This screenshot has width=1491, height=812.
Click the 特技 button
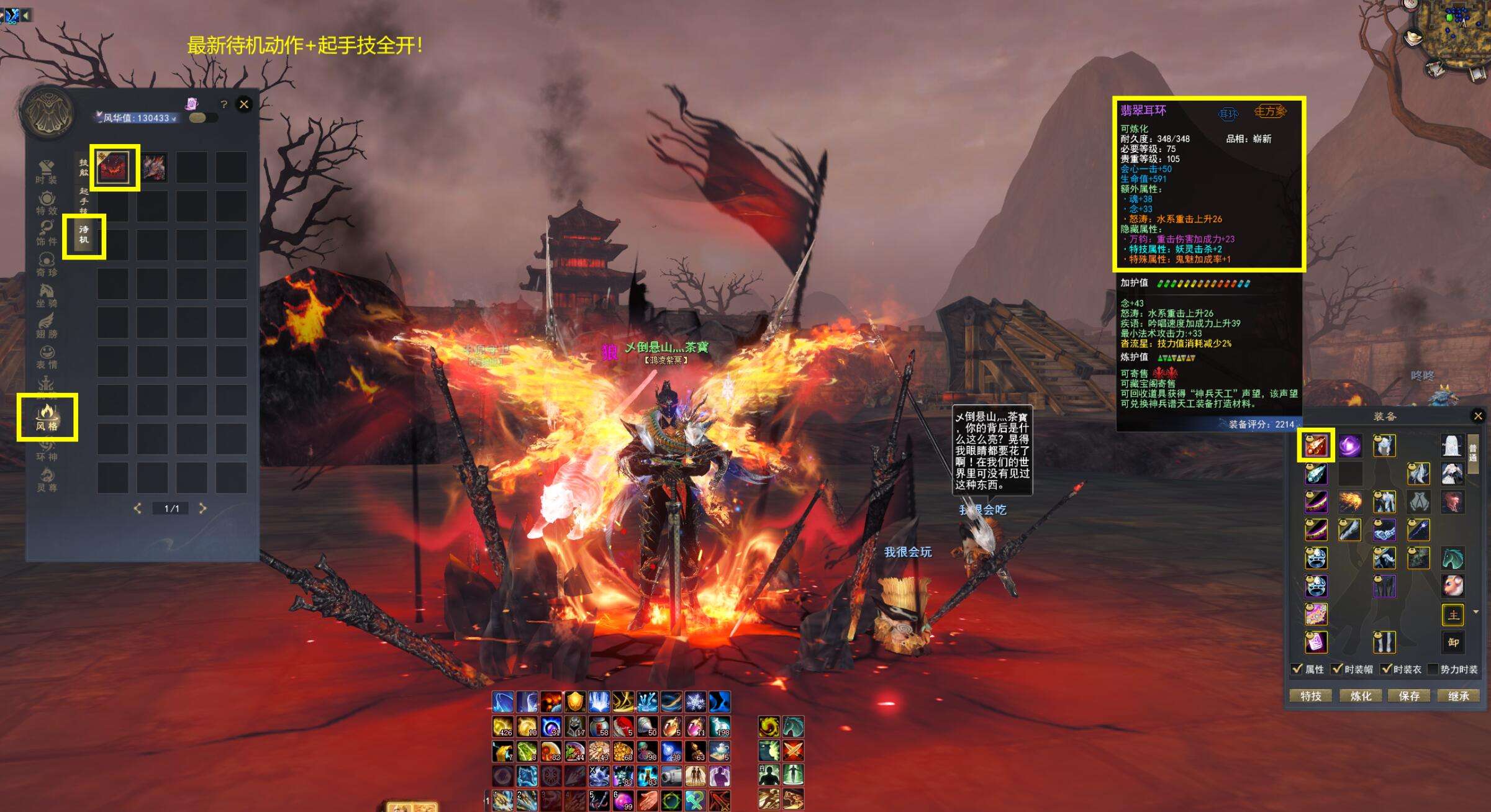[1311, 696]
